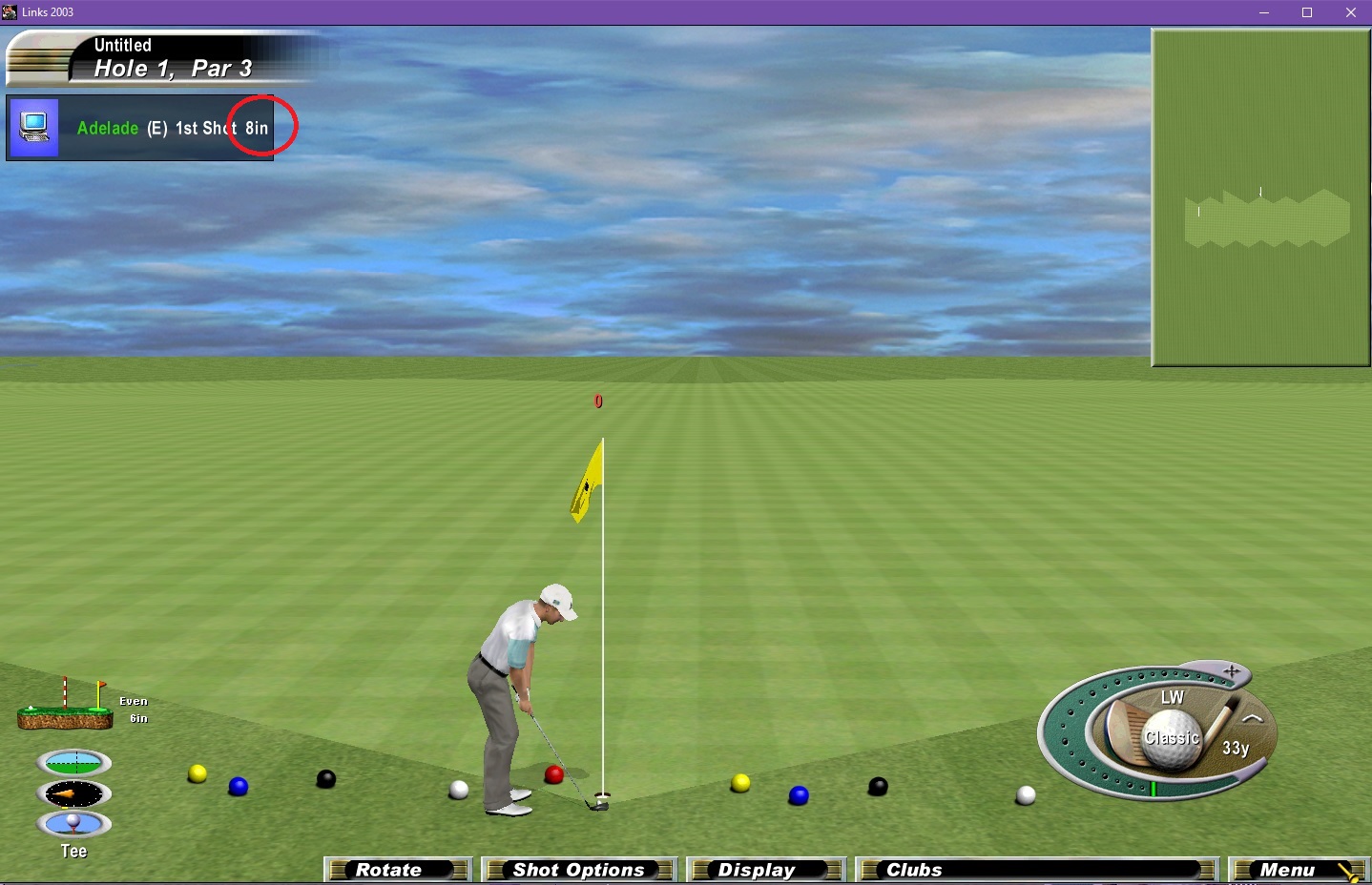Image resolution: width=1372 pixels, height=885 pixels.
Task: Open the Shot Options menu
Action: pyautogui.click(x=578, y=870)
